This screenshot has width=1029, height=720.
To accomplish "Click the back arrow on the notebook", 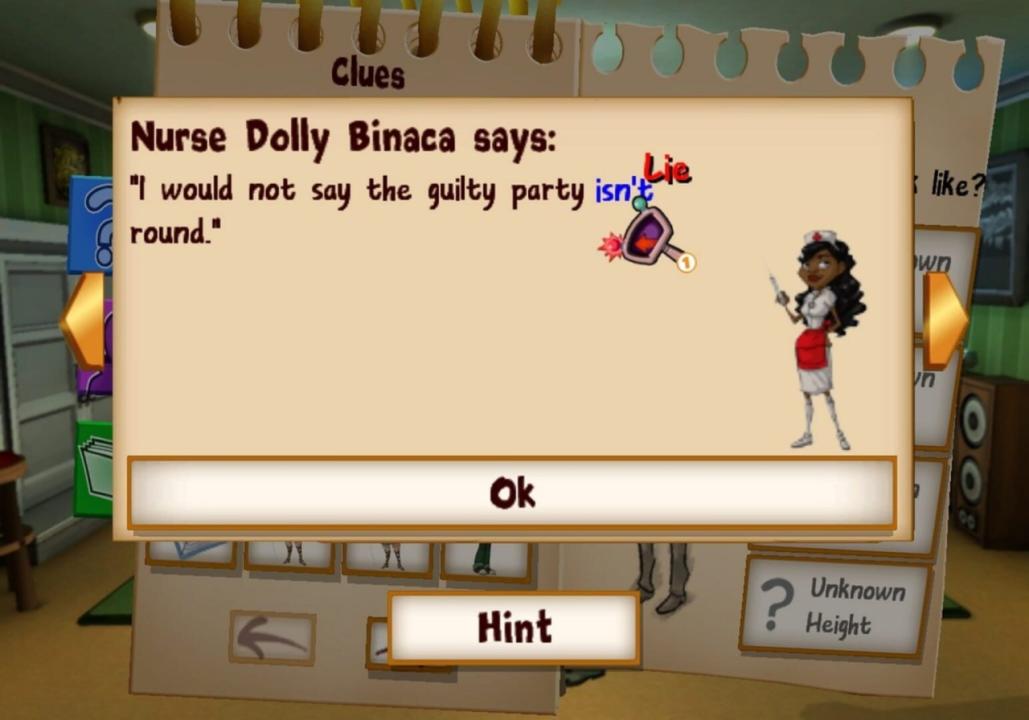I will [x=272, y=638].
